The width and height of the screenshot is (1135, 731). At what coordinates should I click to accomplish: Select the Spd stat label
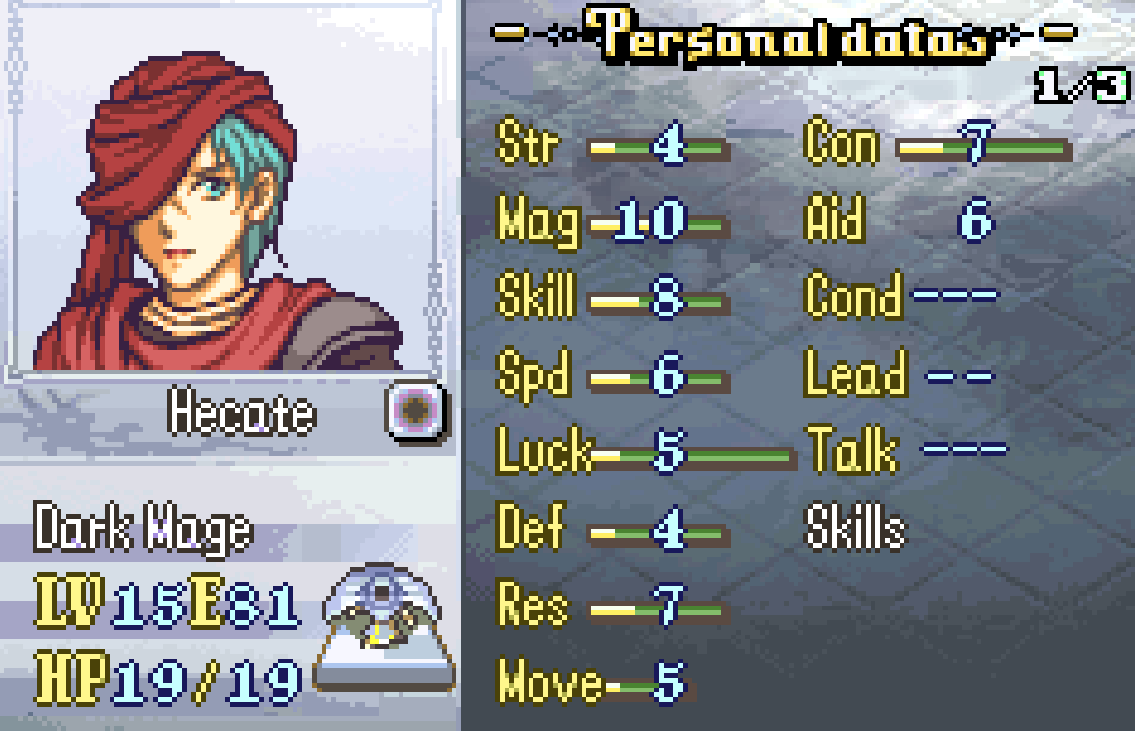click(532, 376)
